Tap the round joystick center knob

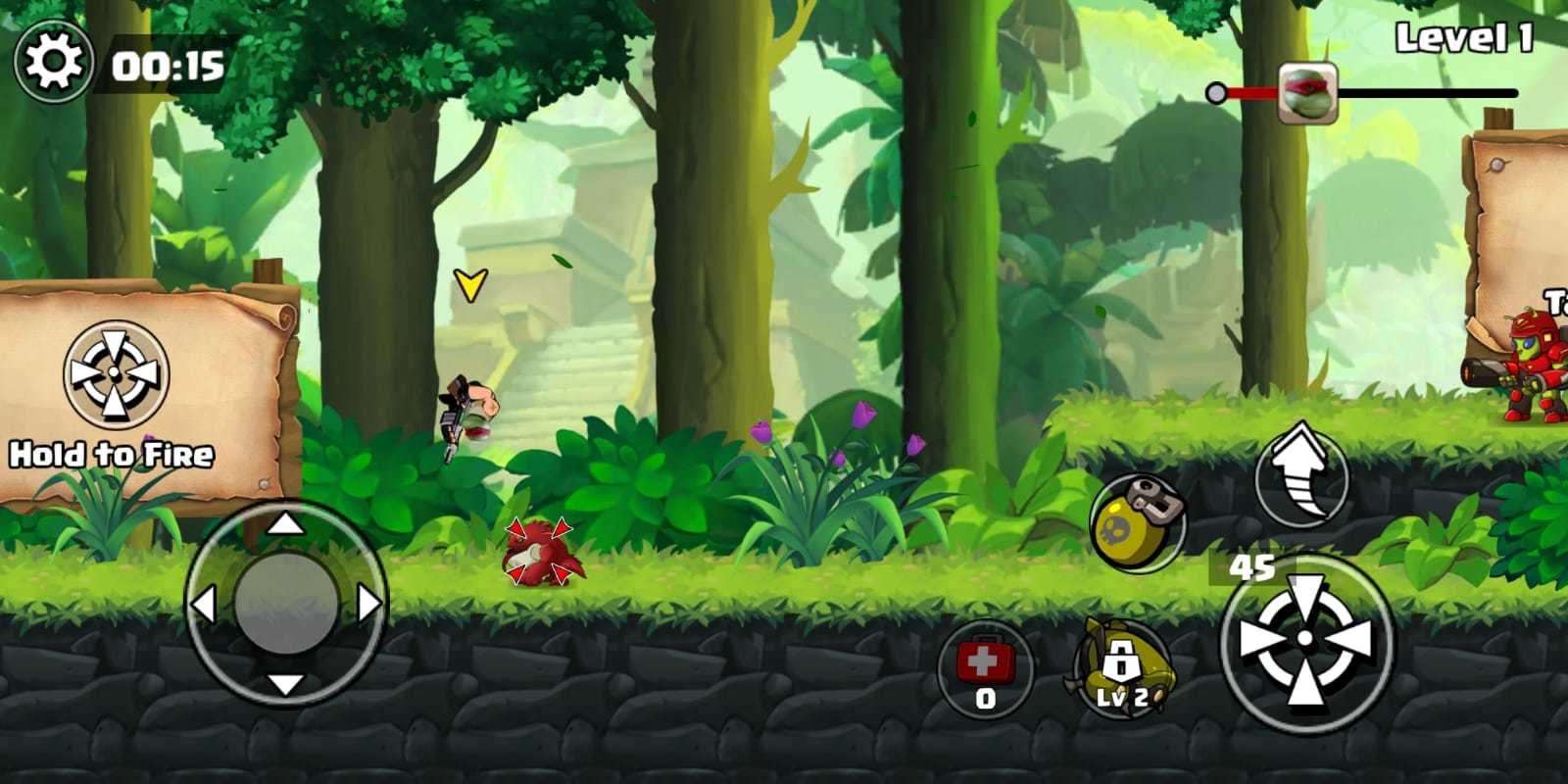click(x=284, y=601)
